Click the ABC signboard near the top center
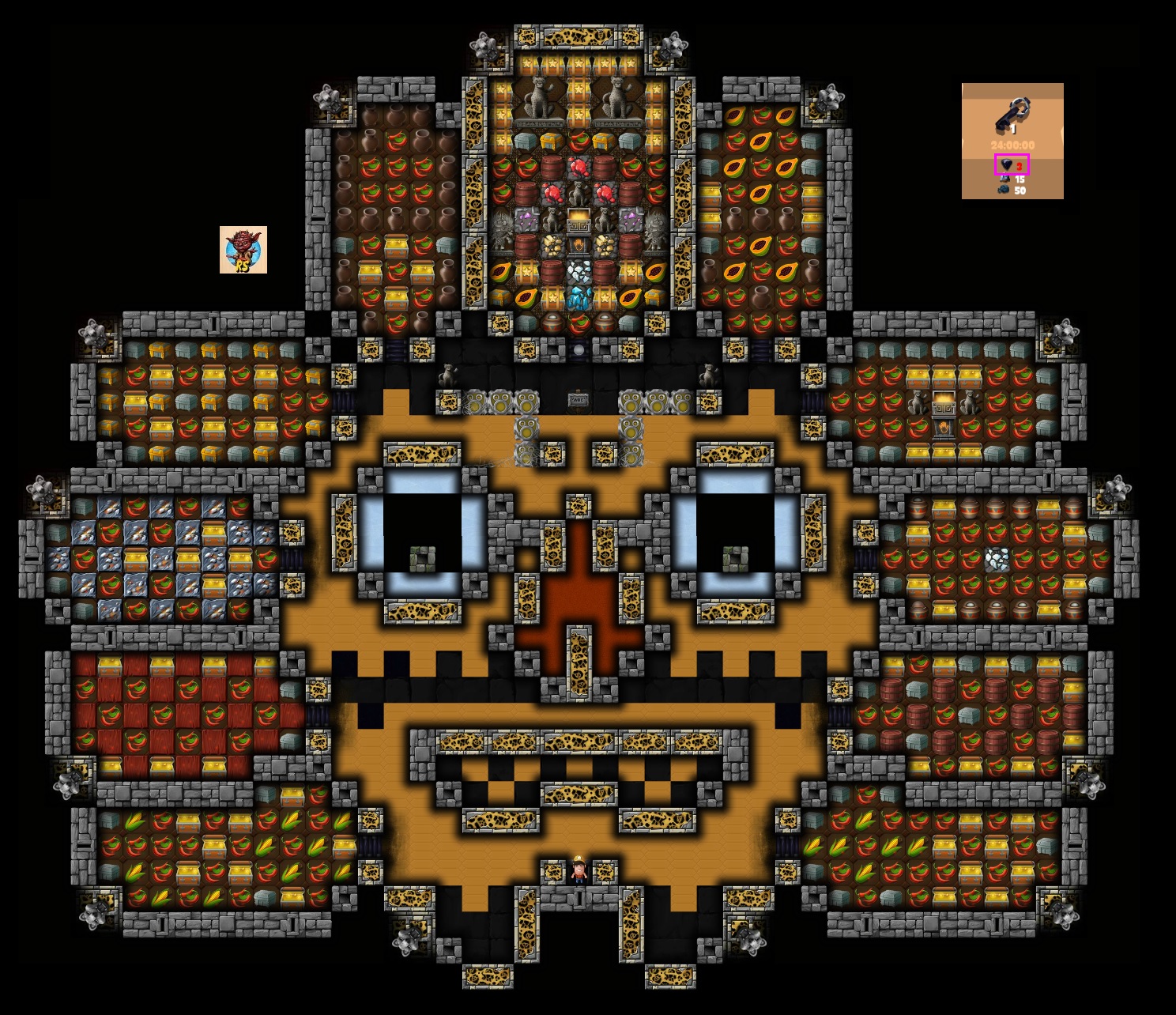 (579, 399)
